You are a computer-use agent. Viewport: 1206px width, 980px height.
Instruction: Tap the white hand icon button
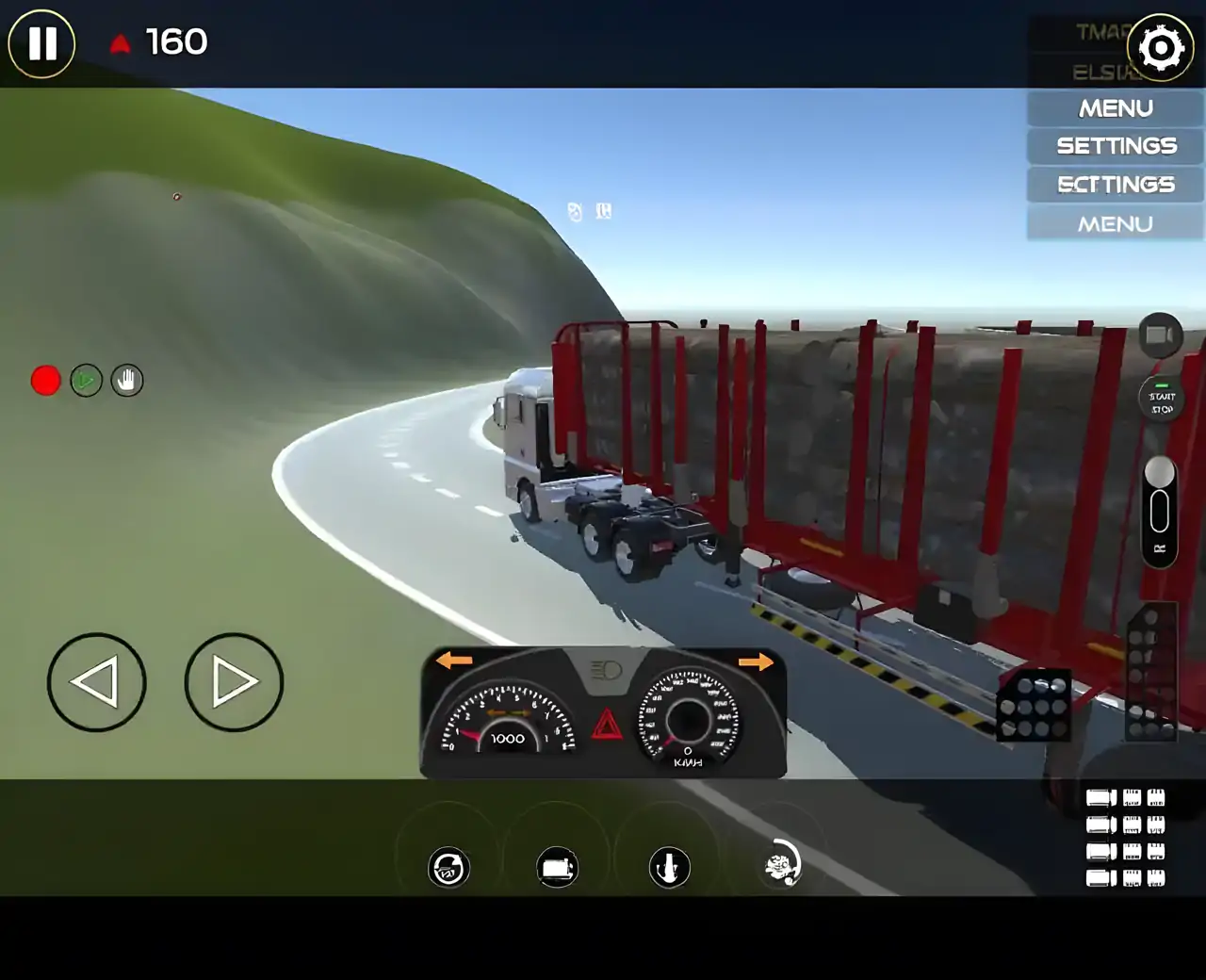pyautogui.click(x=127, y=381)
